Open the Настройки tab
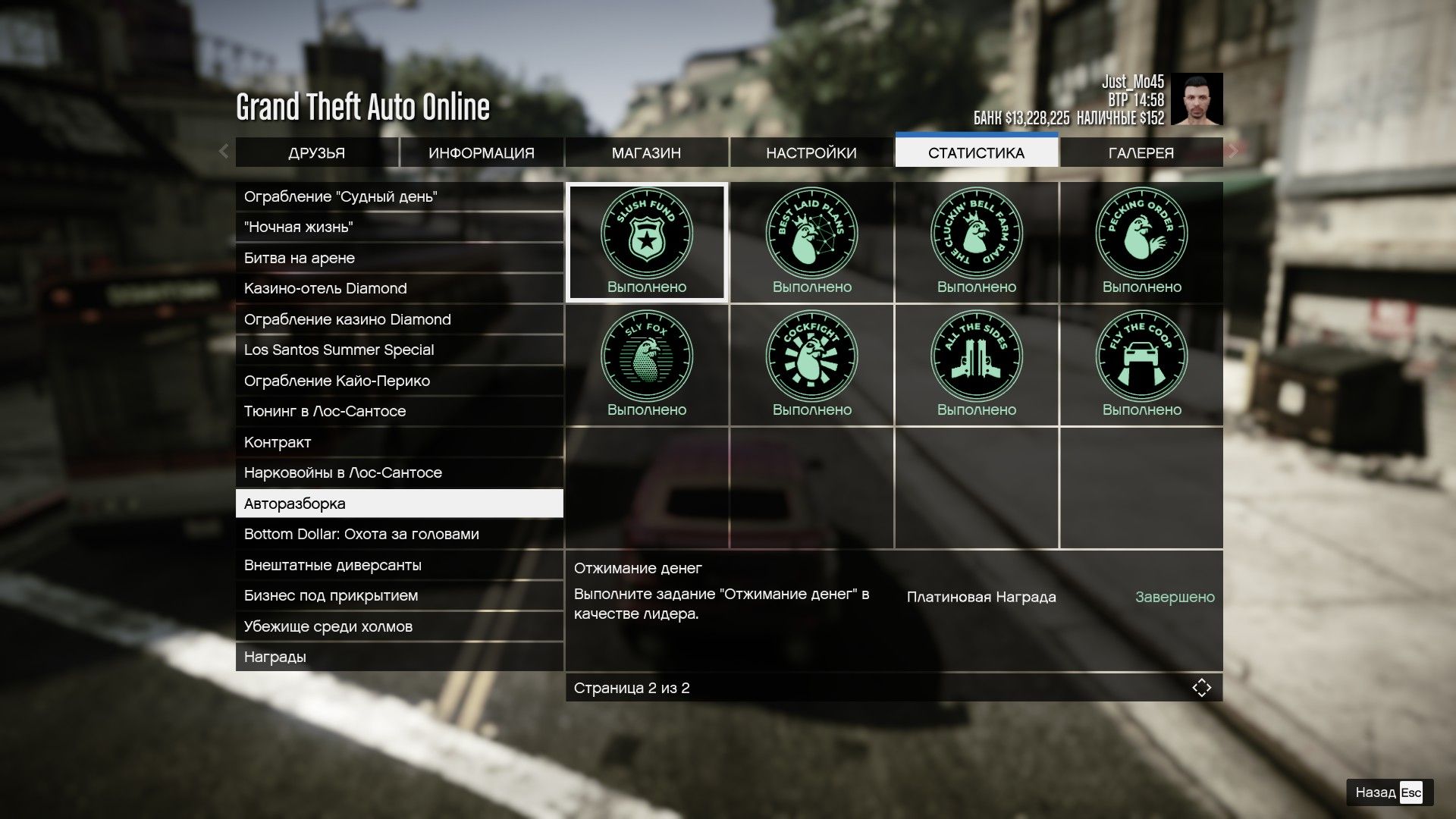Image resolution: width=1456 pixels, height=819 pixels. tap(811, 153)
